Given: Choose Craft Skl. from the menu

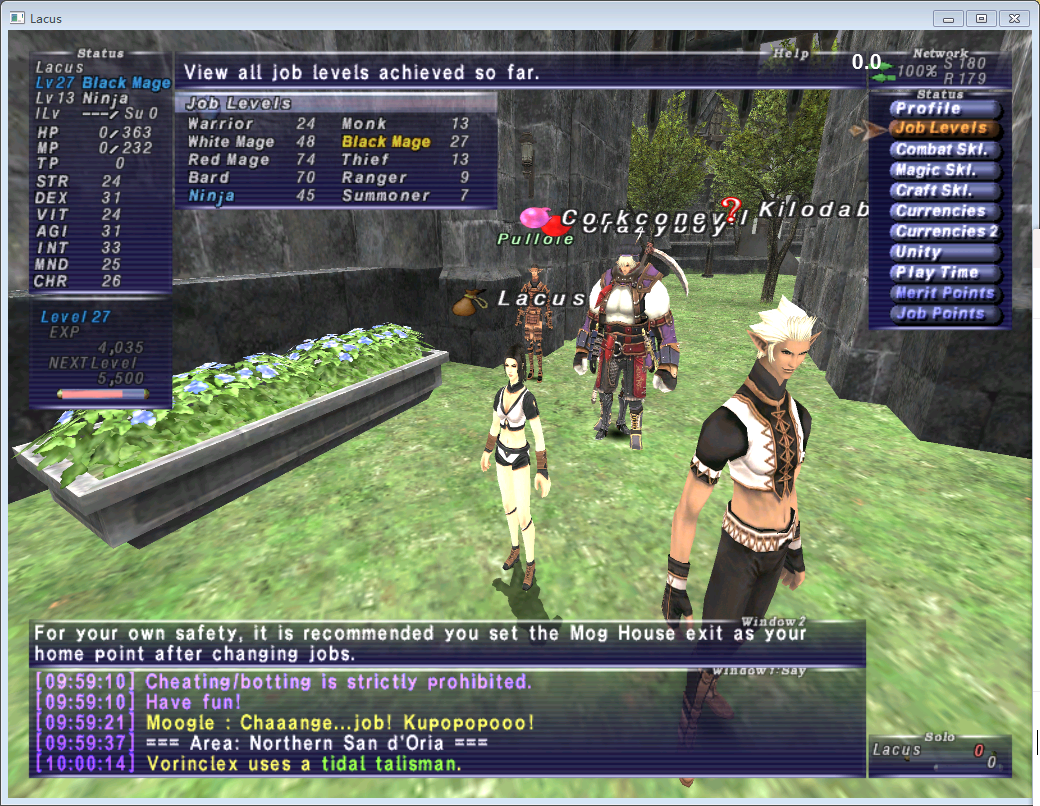Looking at the screenshot, I should (x=945, y=191).
